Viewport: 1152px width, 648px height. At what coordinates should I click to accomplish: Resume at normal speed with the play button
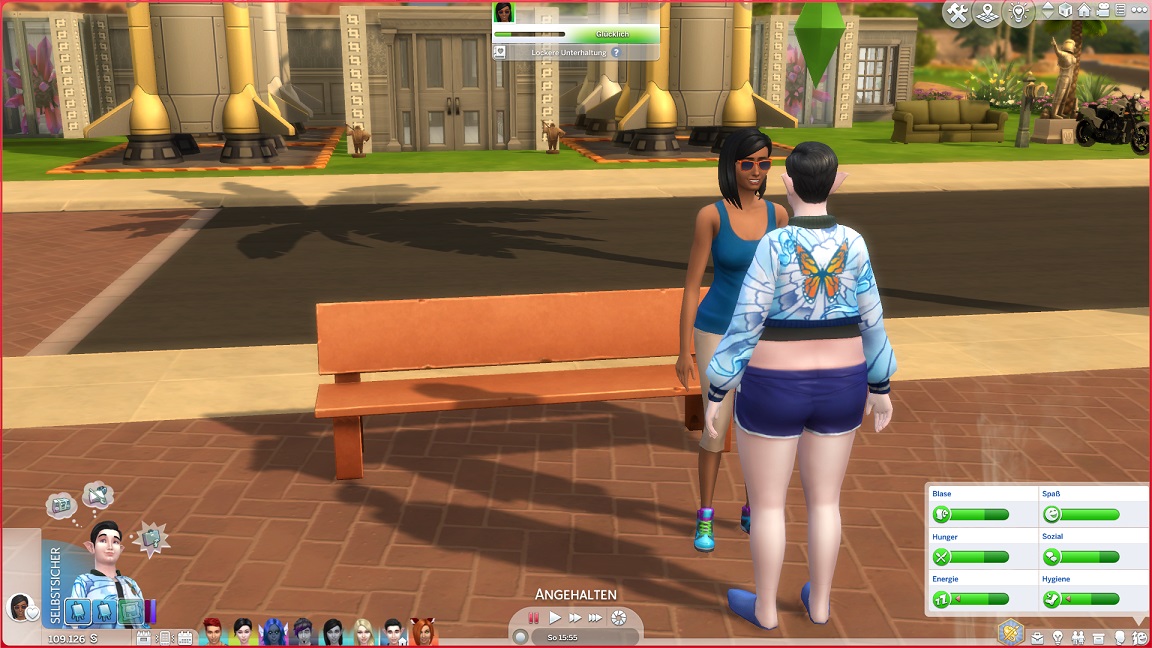[x=555, y=618]
